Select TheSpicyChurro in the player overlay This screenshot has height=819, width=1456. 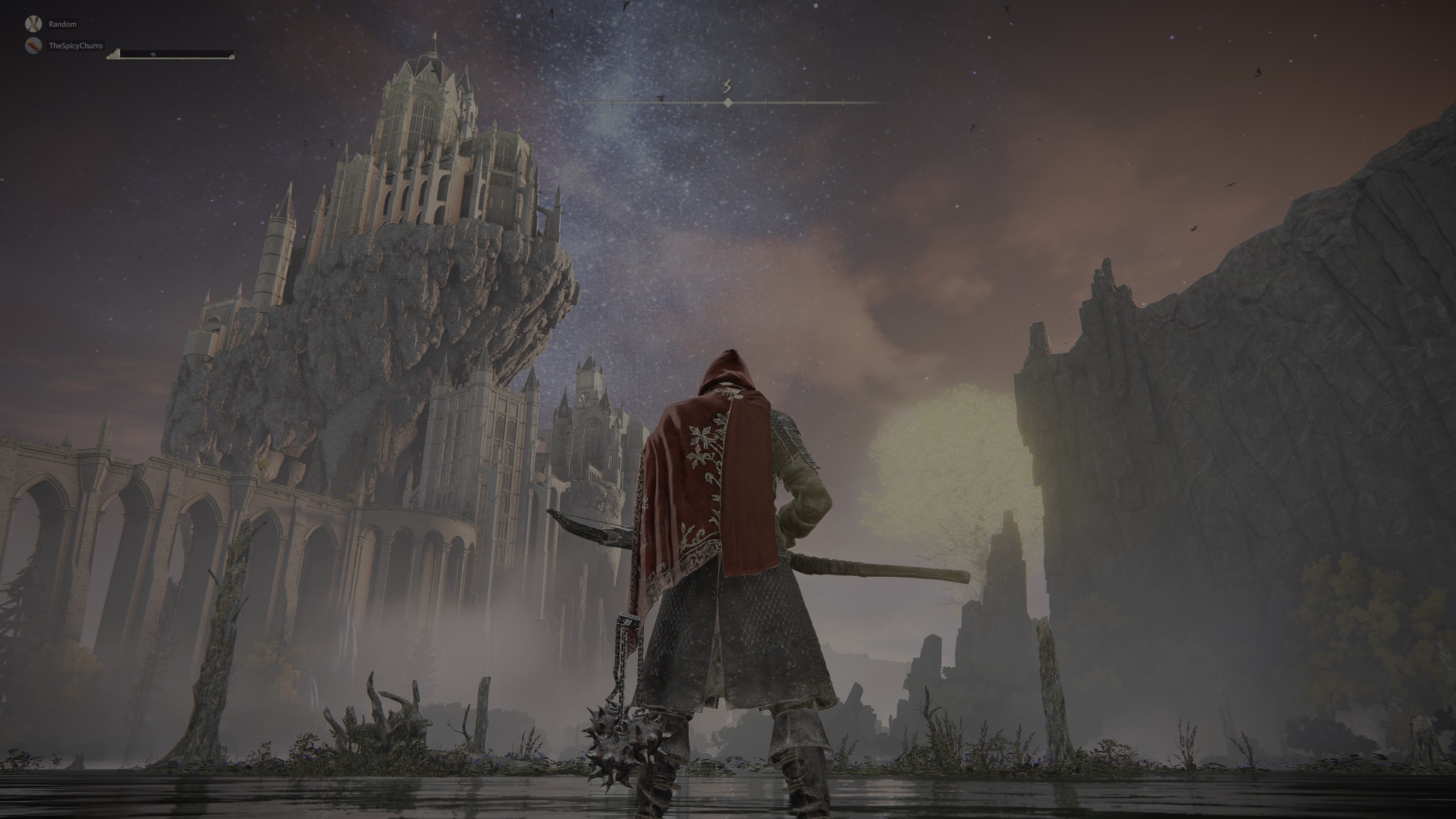pyautogui.click(x=76, y=45)
